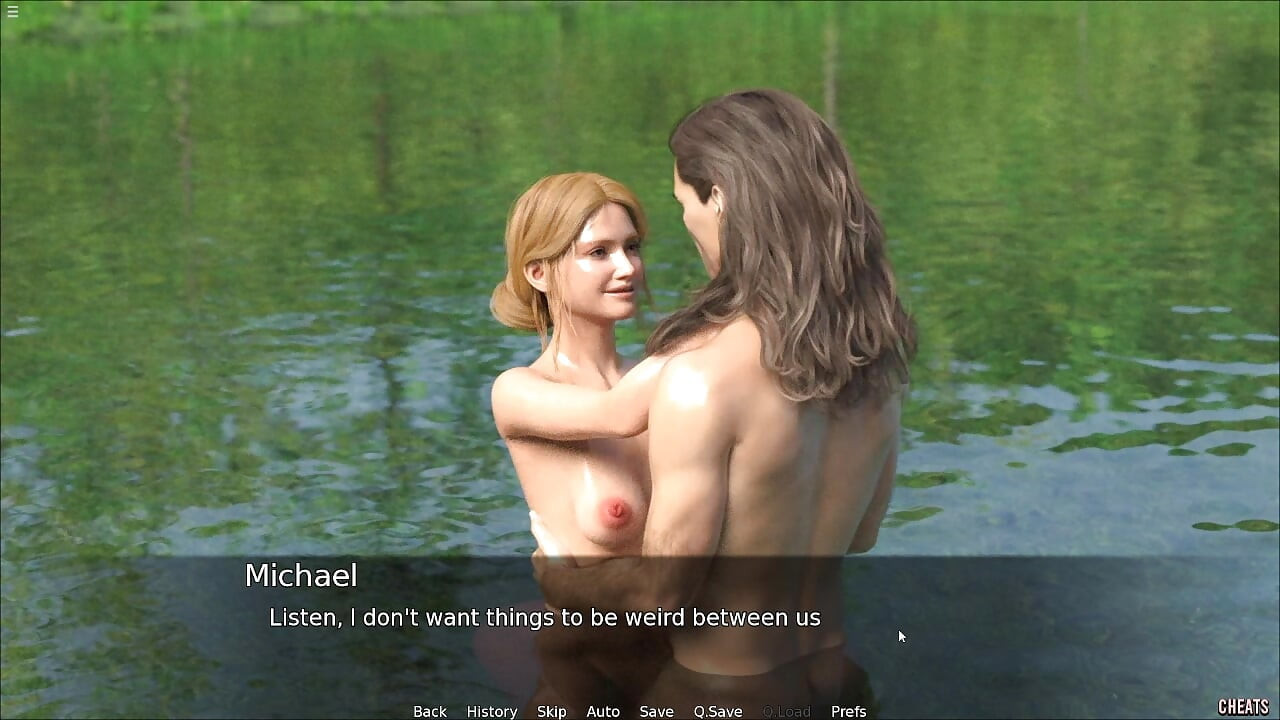Click Q.Load to load the quick save

click(x=785, y=711)
